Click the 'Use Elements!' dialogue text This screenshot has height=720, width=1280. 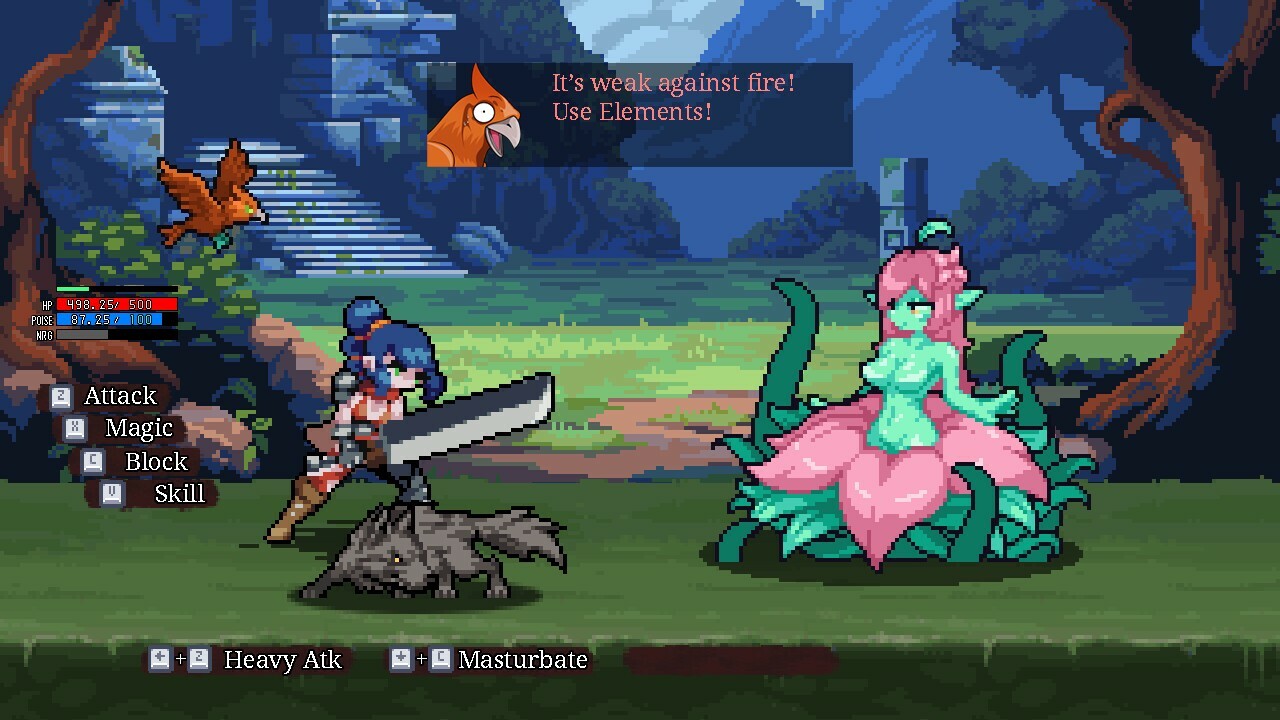[x=632, y=112]
